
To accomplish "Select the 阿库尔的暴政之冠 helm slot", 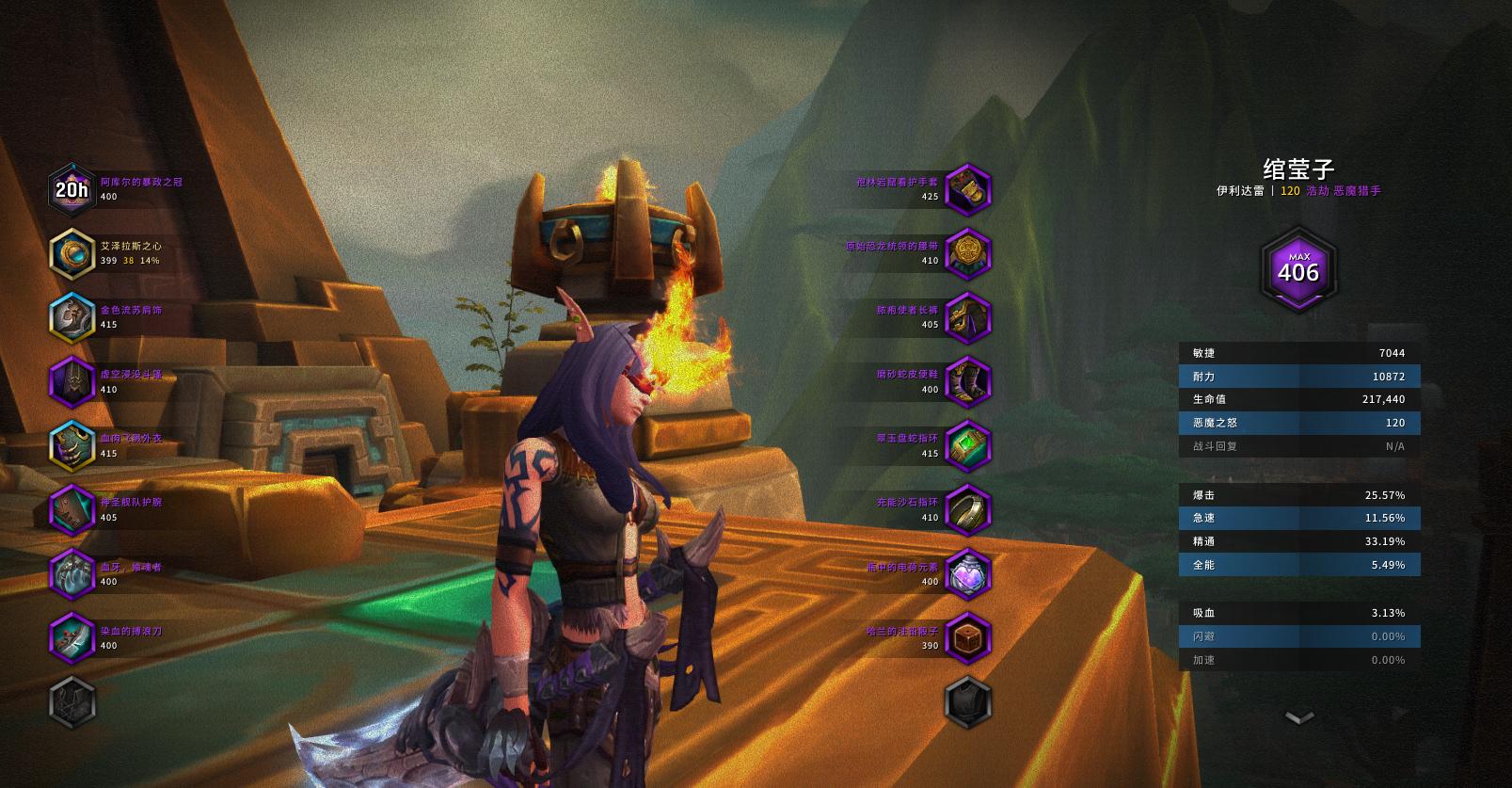I will 72,190.
